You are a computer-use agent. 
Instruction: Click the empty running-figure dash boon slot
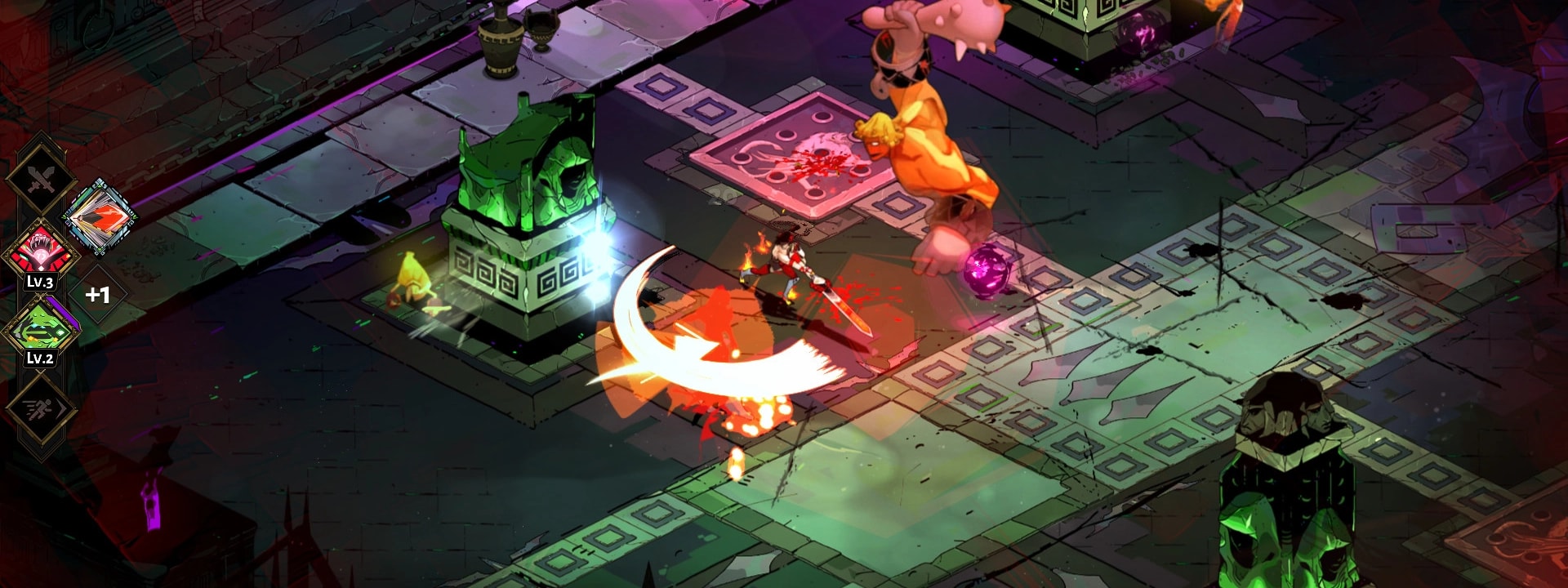click(x=41, y=410)
